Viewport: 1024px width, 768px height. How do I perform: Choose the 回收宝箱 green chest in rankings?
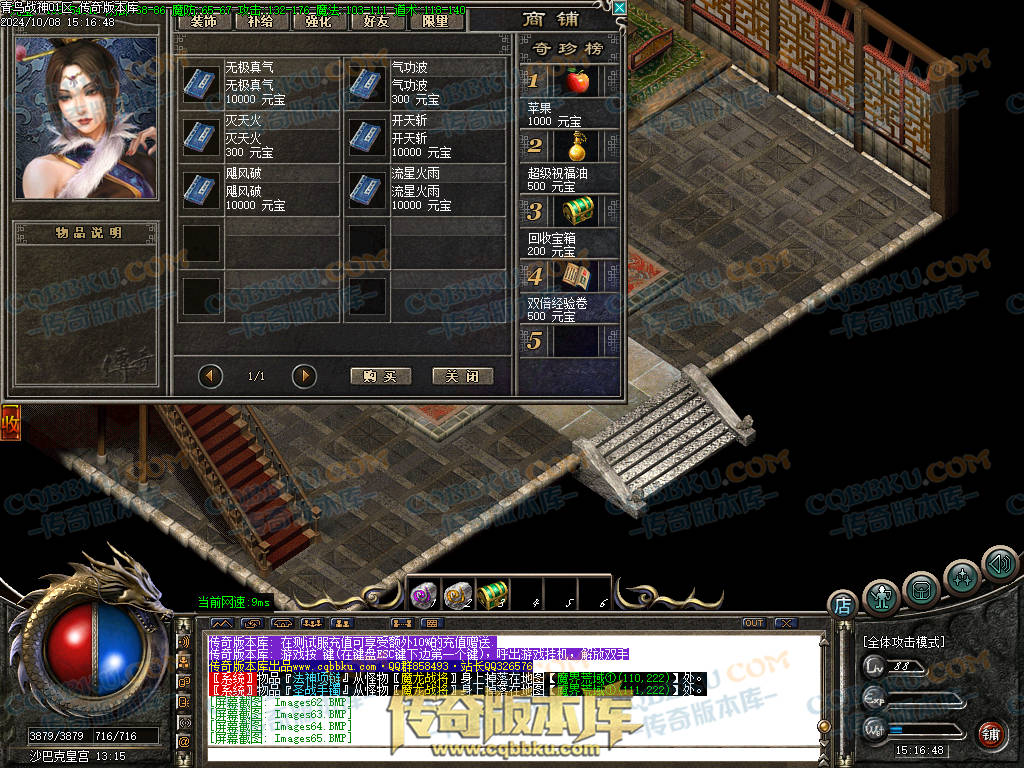point(575,211)
